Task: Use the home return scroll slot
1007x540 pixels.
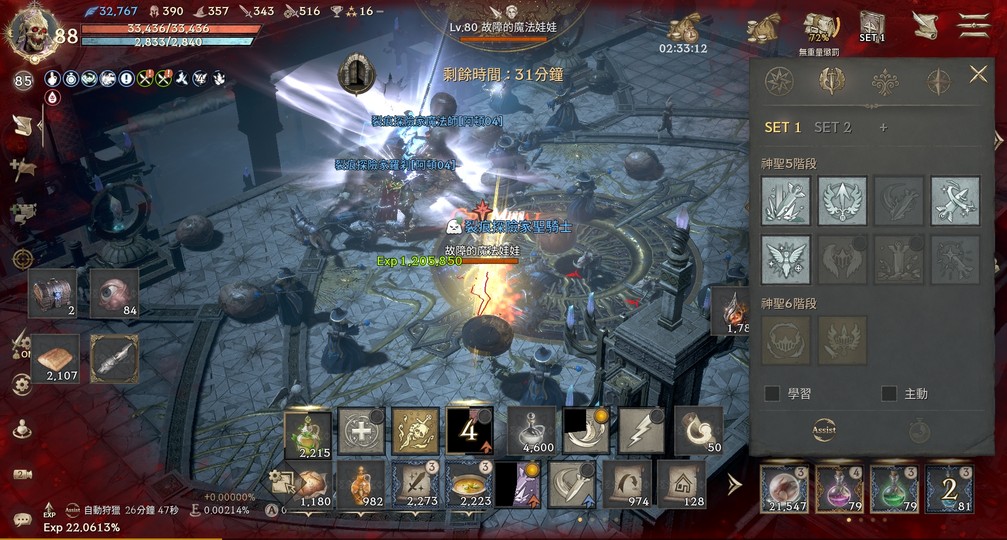Action: click(682, 484)
